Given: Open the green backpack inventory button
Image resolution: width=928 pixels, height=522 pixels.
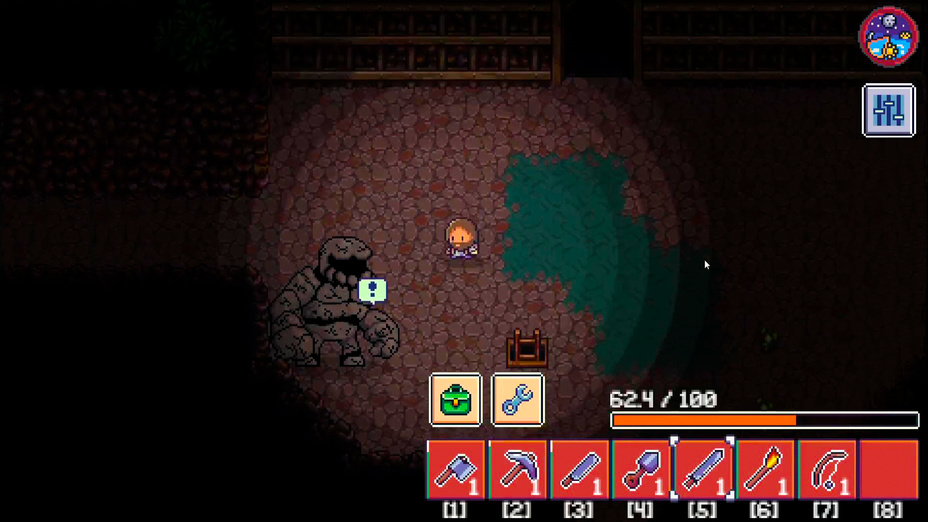Looking at the screenshot, I should pyautogui.click(x=456, y=399).
